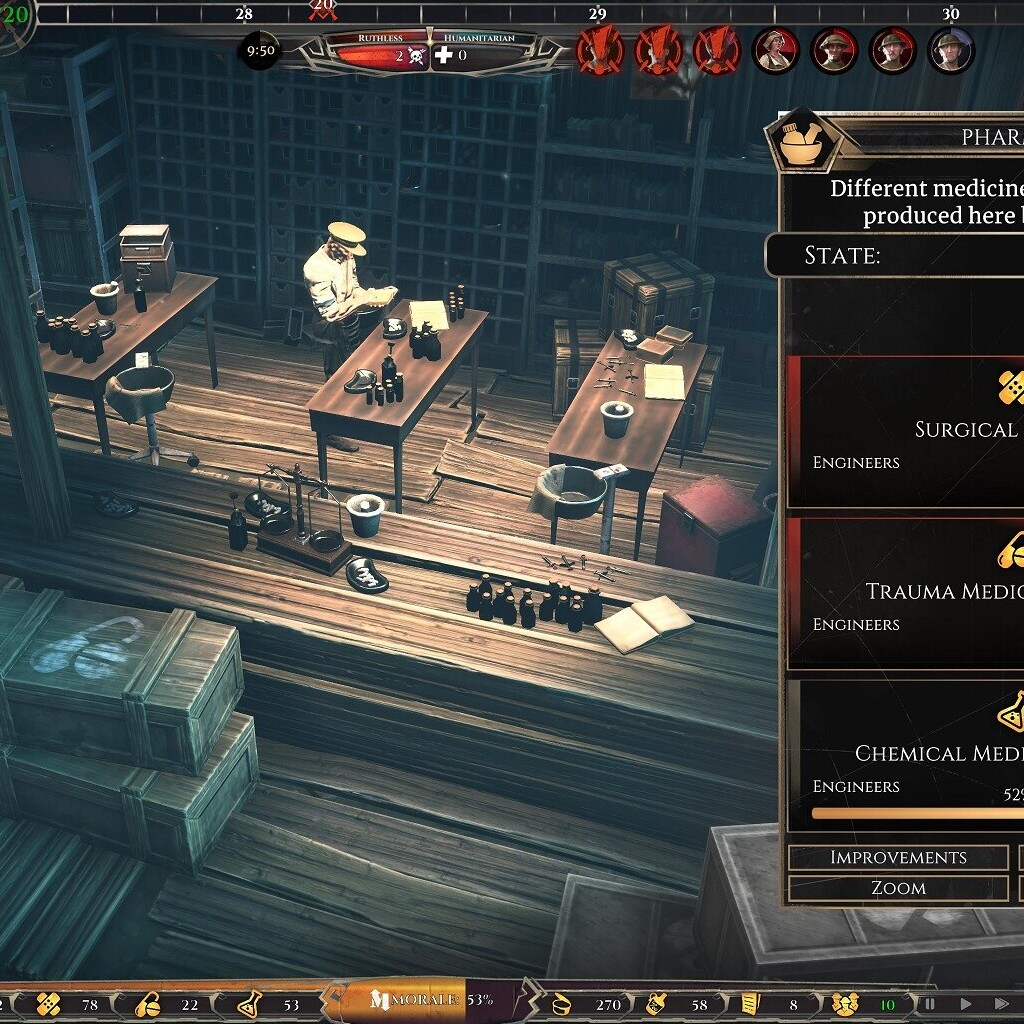Choose the Trauma Medicine production row
The width and height of the screenshot is (1024, 1024).
[x=906, y=594]
